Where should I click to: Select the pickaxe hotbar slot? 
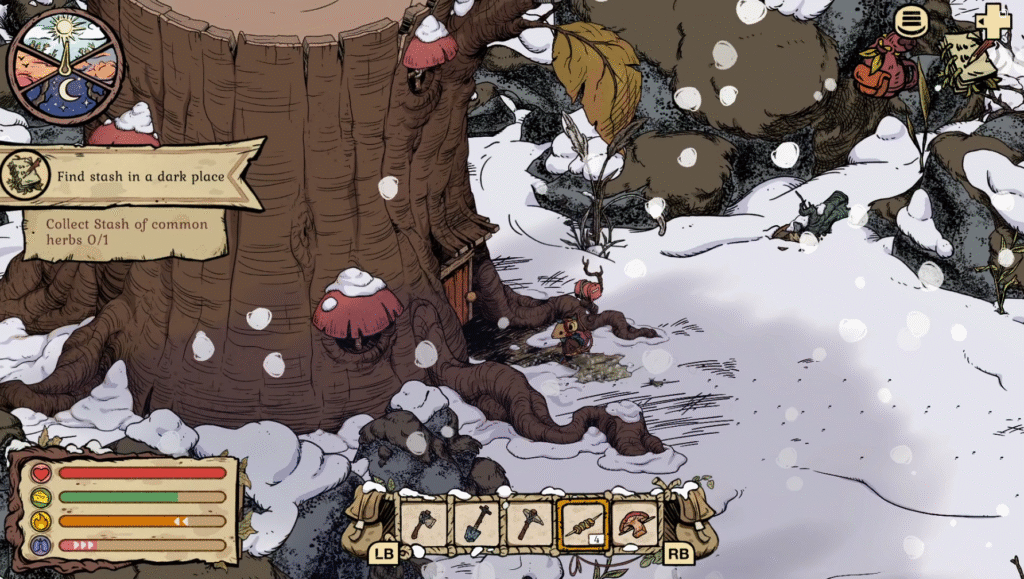pyautogui.click(x=529, y=523)
